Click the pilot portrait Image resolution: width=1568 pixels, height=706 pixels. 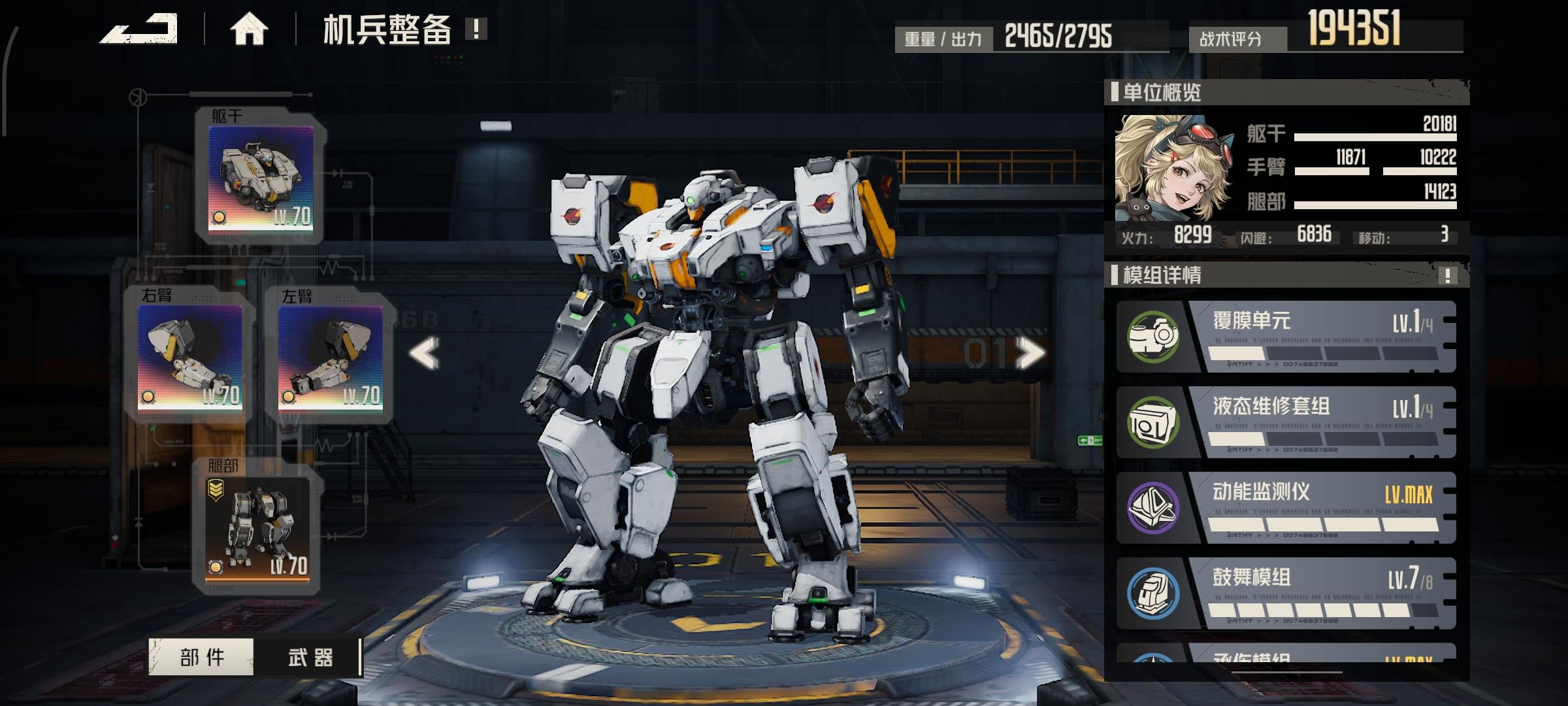pyautogui.click(x=1173, y=169)
